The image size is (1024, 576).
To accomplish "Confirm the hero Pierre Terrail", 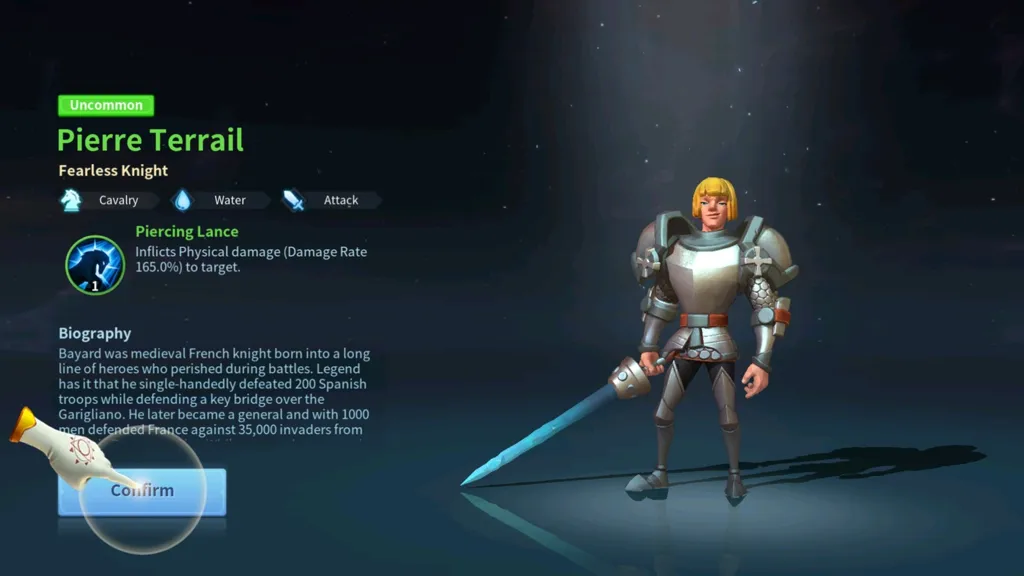I will coord(142,491).
